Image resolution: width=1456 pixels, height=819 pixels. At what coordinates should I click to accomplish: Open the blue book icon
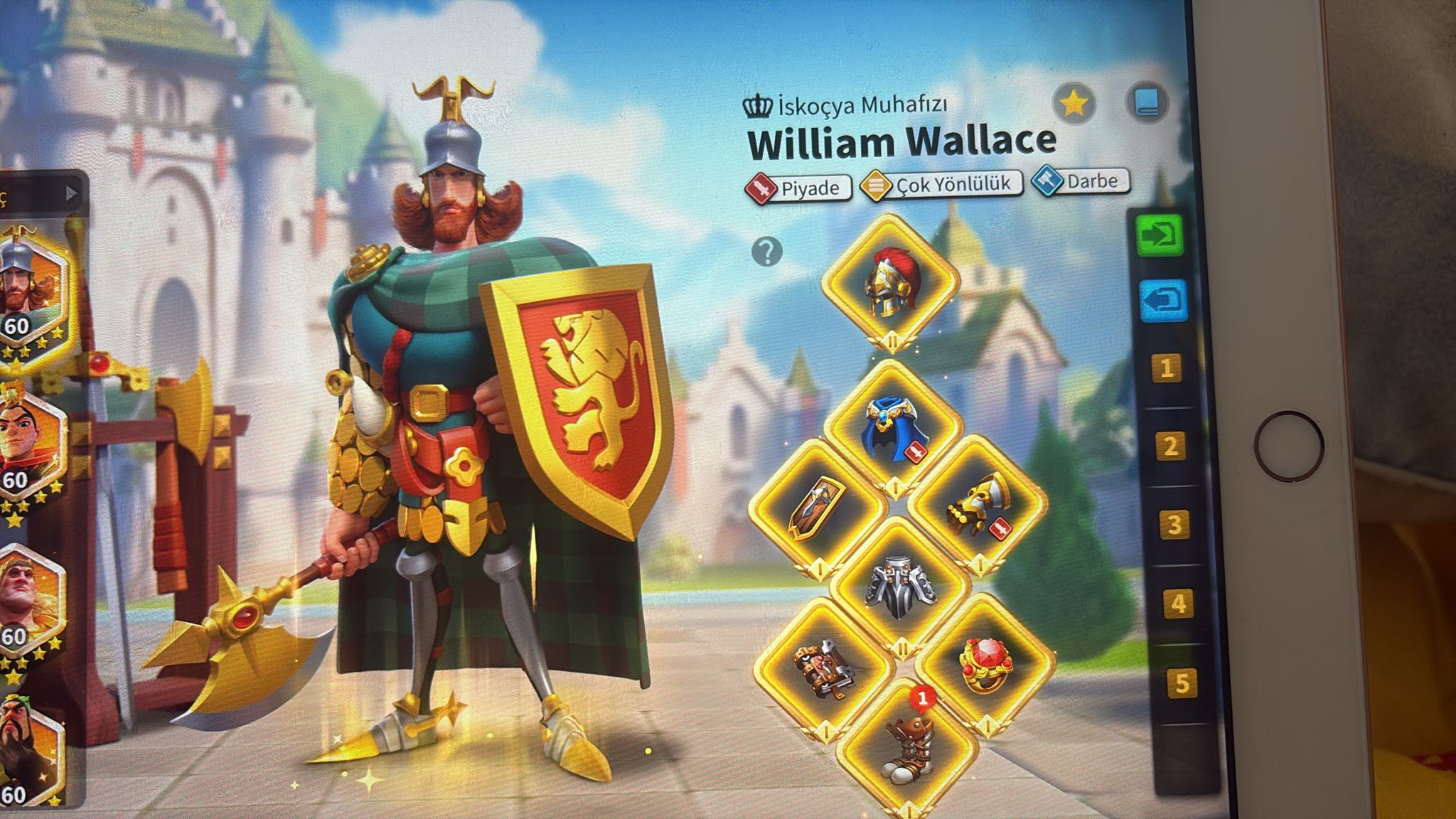[x=1146, y=102]
